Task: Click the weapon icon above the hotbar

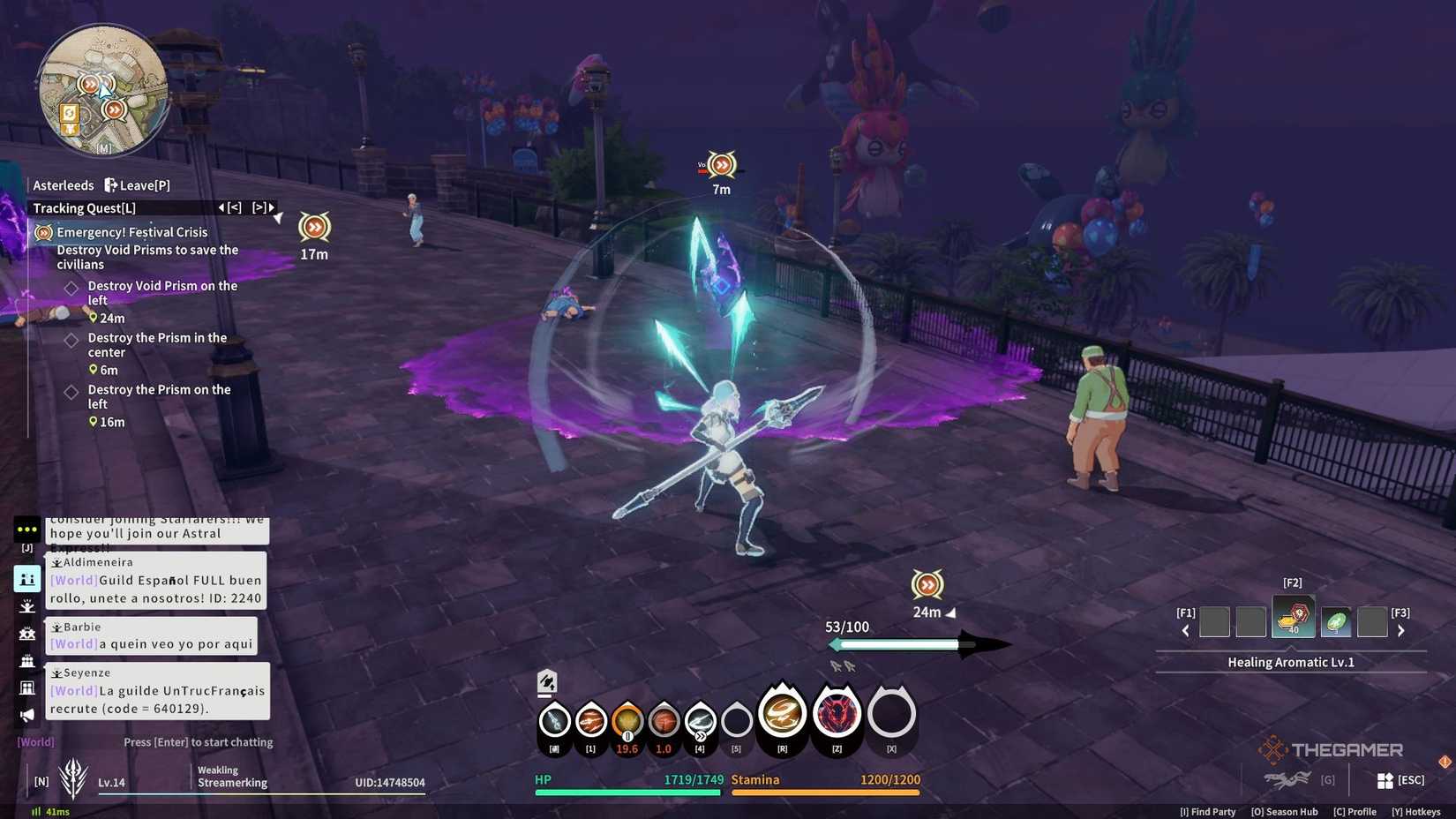Action: click(x=547, y=682)
